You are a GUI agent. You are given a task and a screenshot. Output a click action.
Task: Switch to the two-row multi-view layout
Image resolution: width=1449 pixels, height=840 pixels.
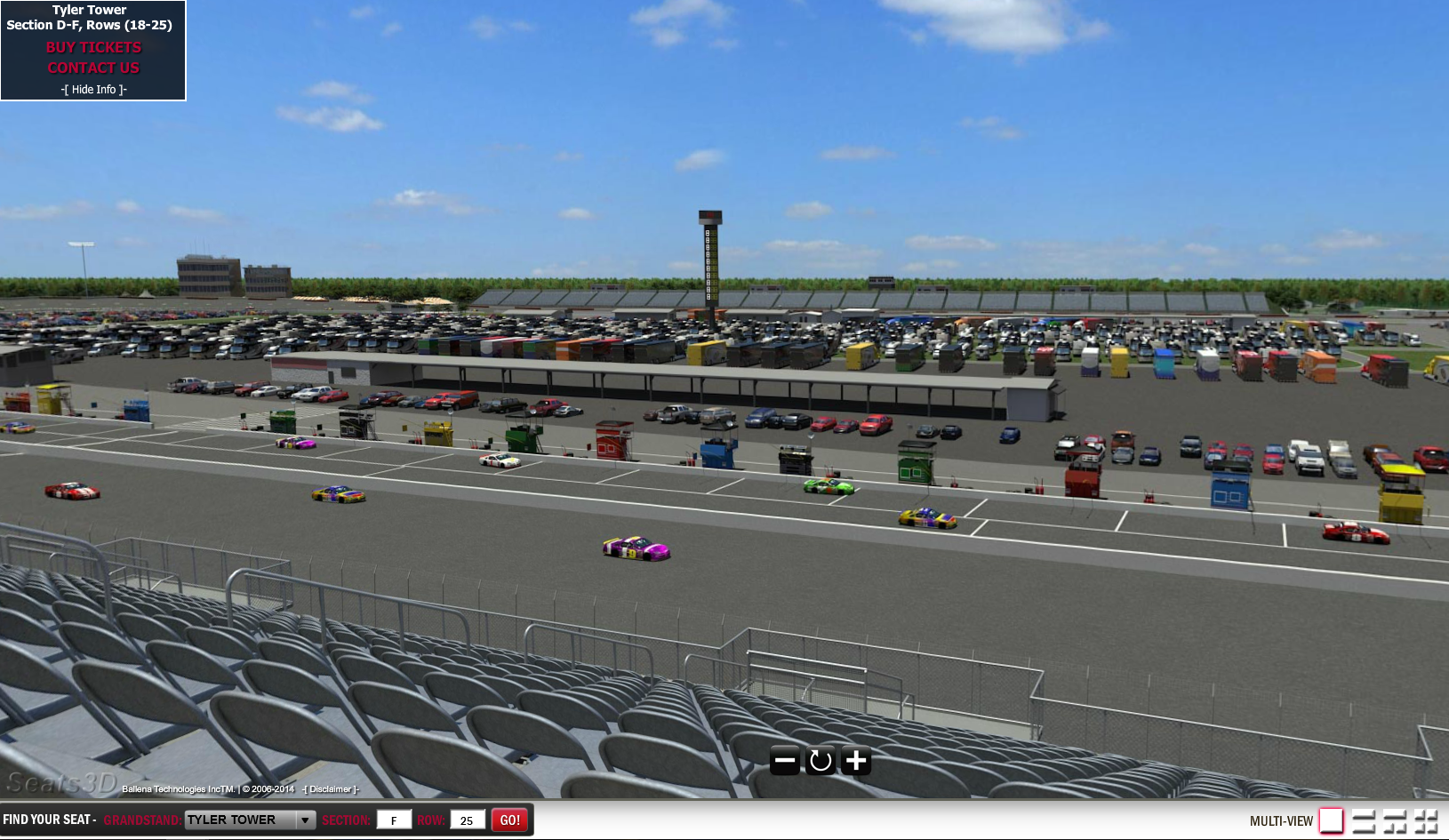click(1364, 820)
